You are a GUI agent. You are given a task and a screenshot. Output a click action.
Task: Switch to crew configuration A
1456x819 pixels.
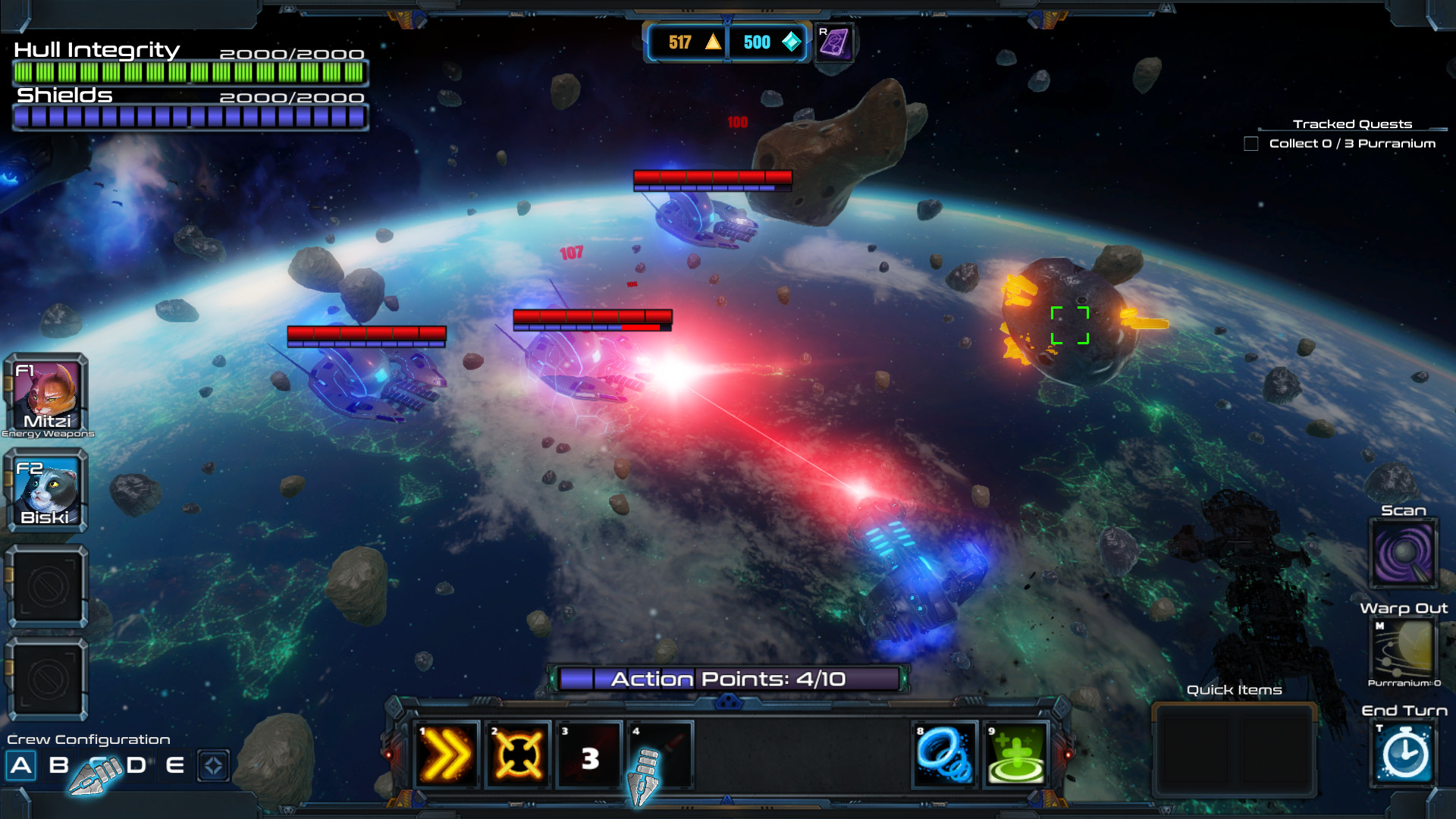[21, 765]
